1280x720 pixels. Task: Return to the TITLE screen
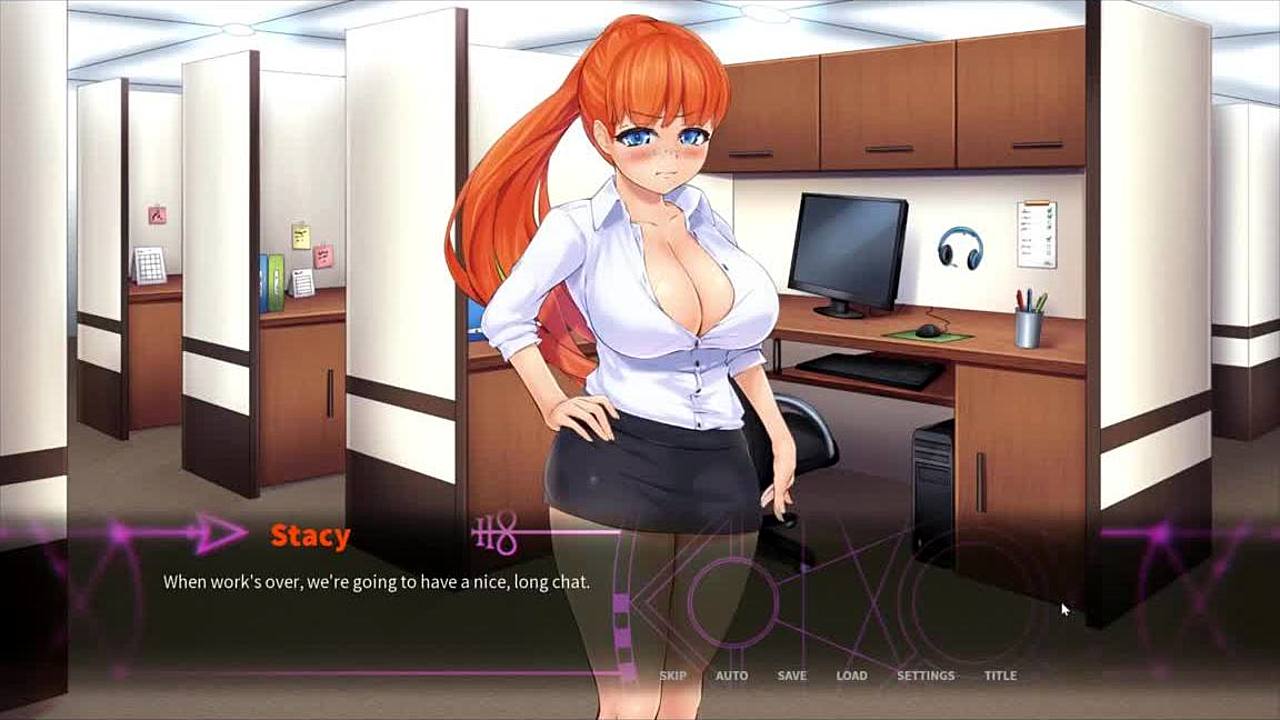click(x=1000, y=675)
